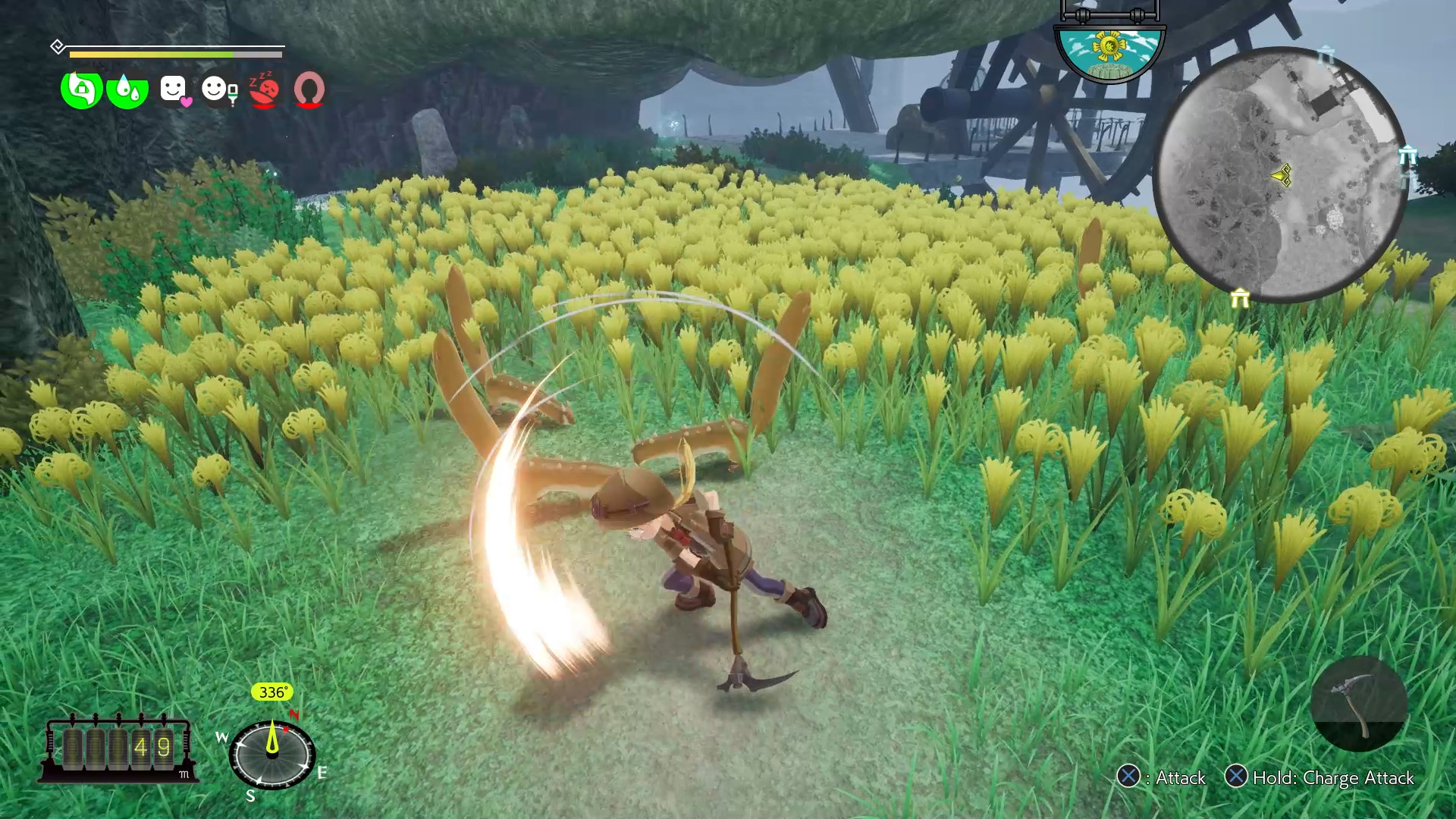
Task: Select the hunger onigiri status icon
Action: click(80, 89)
